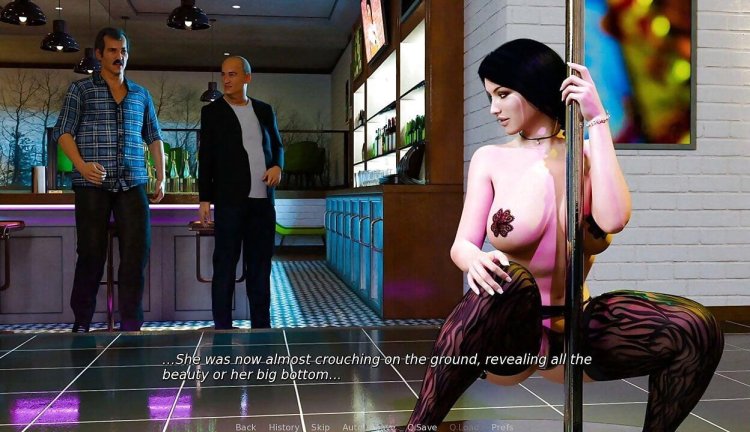Open the History log
The width and height of the screenshot is (750, 432).
pyautogui.click(x=284, y=427)
